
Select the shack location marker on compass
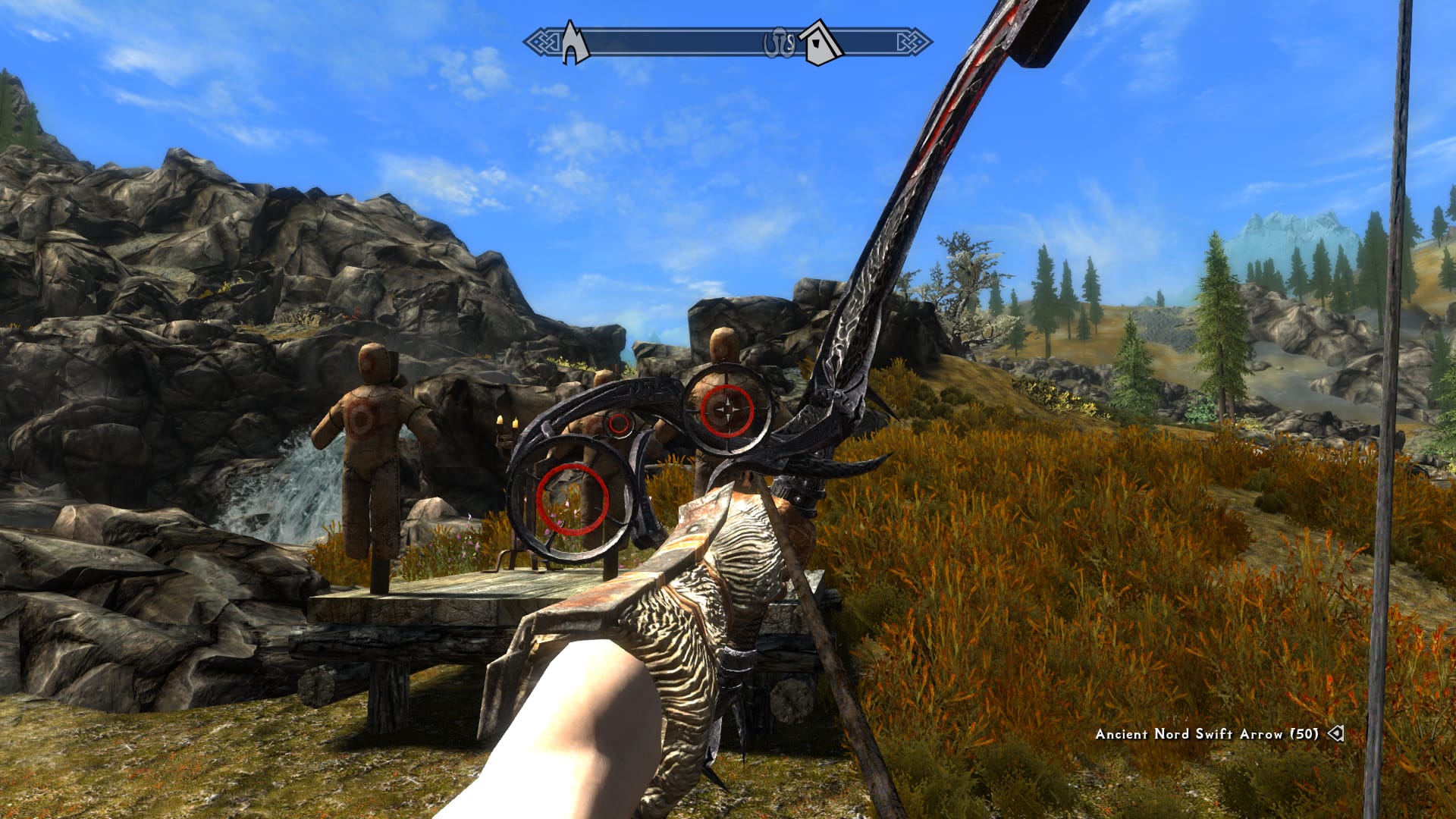point(822,43)
